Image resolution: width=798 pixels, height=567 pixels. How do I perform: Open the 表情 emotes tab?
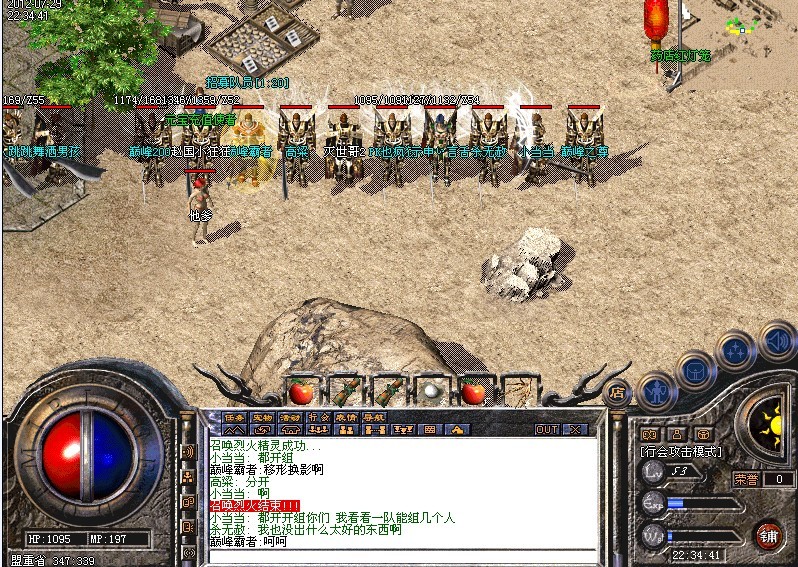[x=346, y=416]
